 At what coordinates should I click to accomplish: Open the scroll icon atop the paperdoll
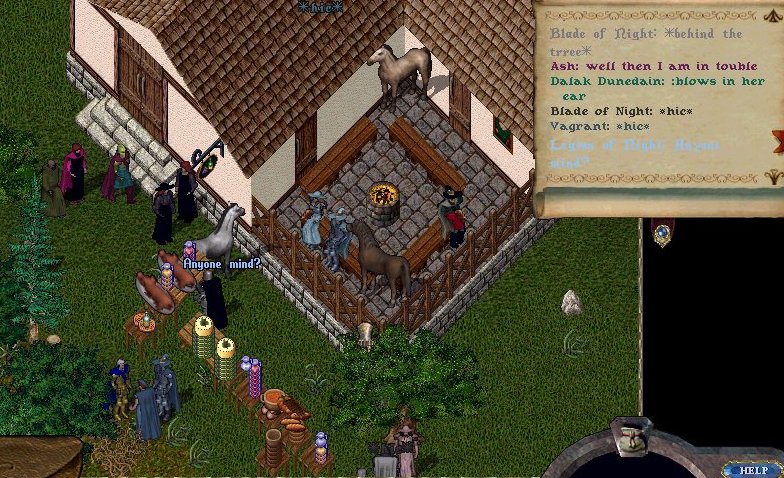click(632, 437)
